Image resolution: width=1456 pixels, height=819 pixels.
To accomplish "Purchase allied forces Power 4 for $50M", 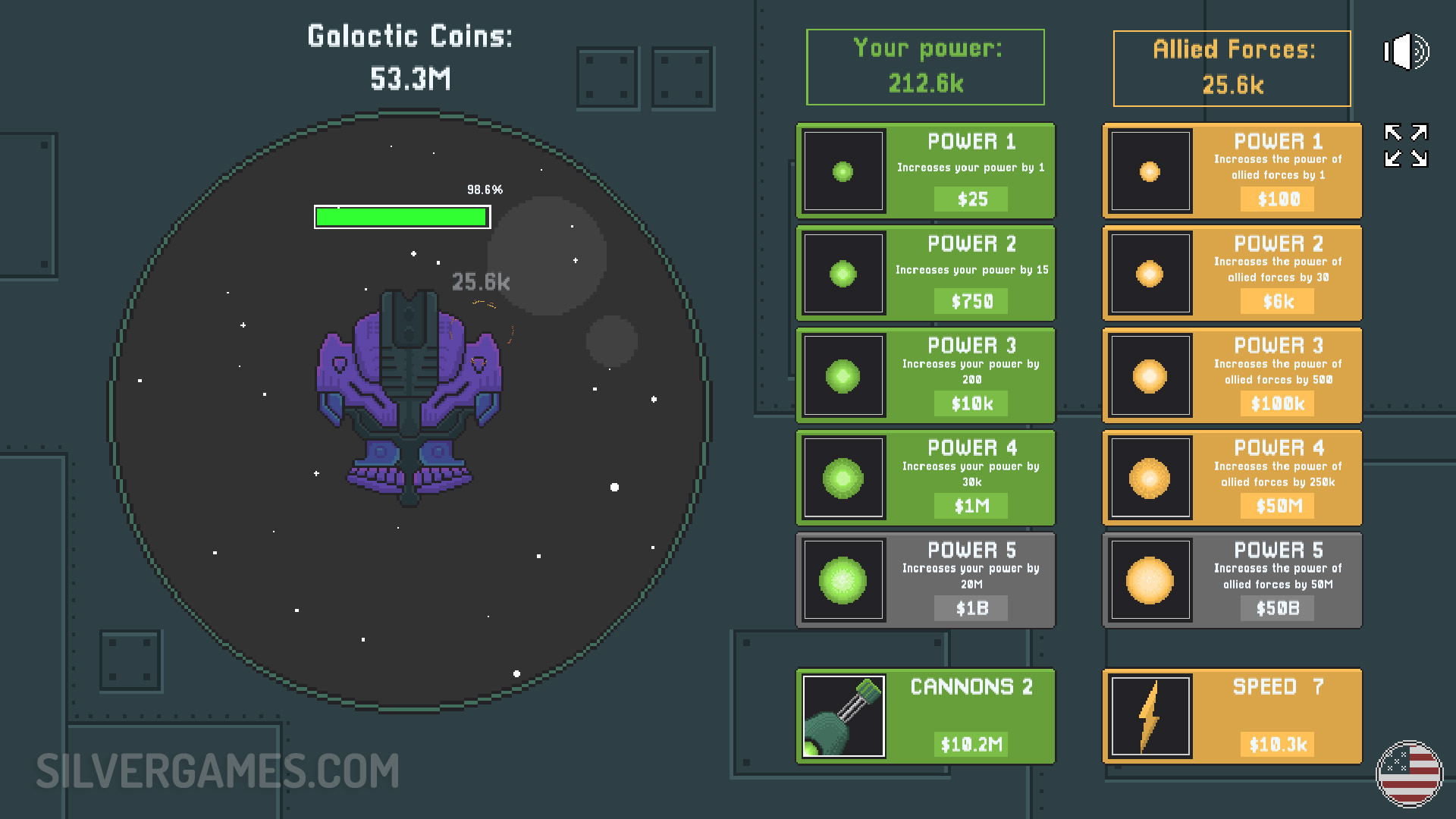I will (x=1232, y=479).
